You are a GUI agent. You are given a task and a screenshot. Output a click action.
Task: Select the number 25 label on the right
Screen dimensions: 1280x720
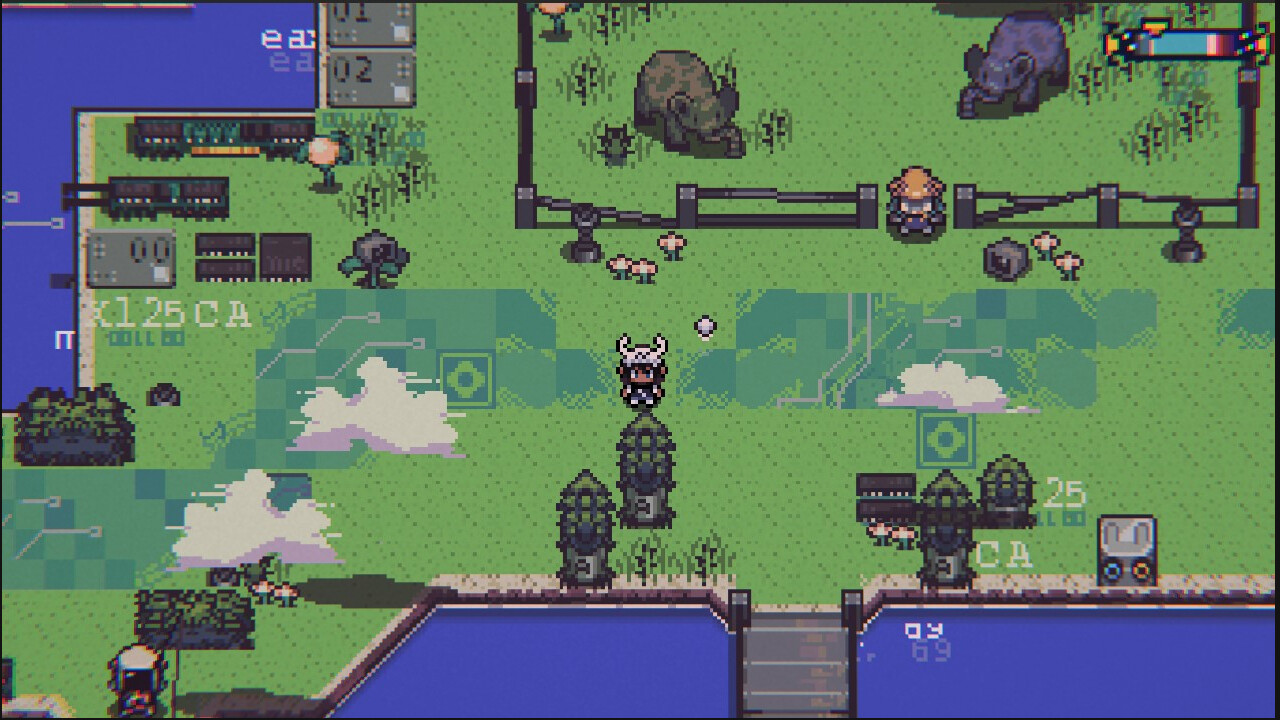click(1065, 494)
